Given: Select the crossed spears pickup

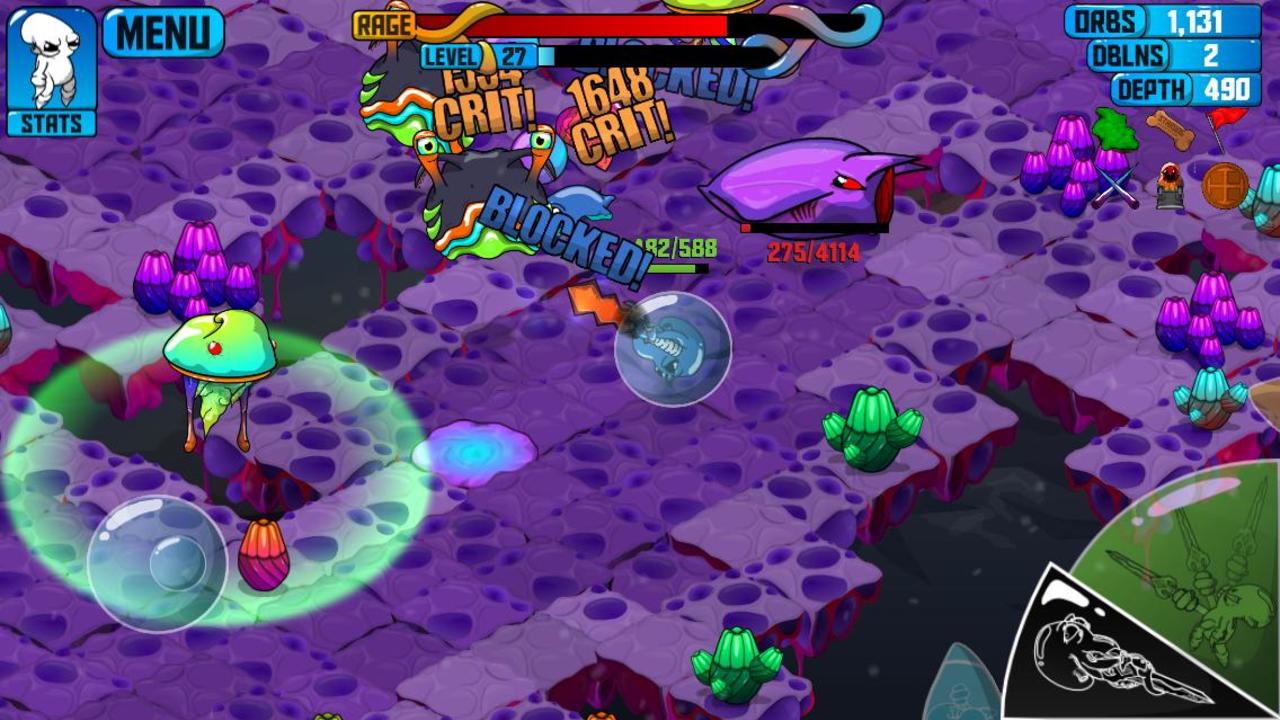Looking at the screenshot, I should [x=1115, y=185].
